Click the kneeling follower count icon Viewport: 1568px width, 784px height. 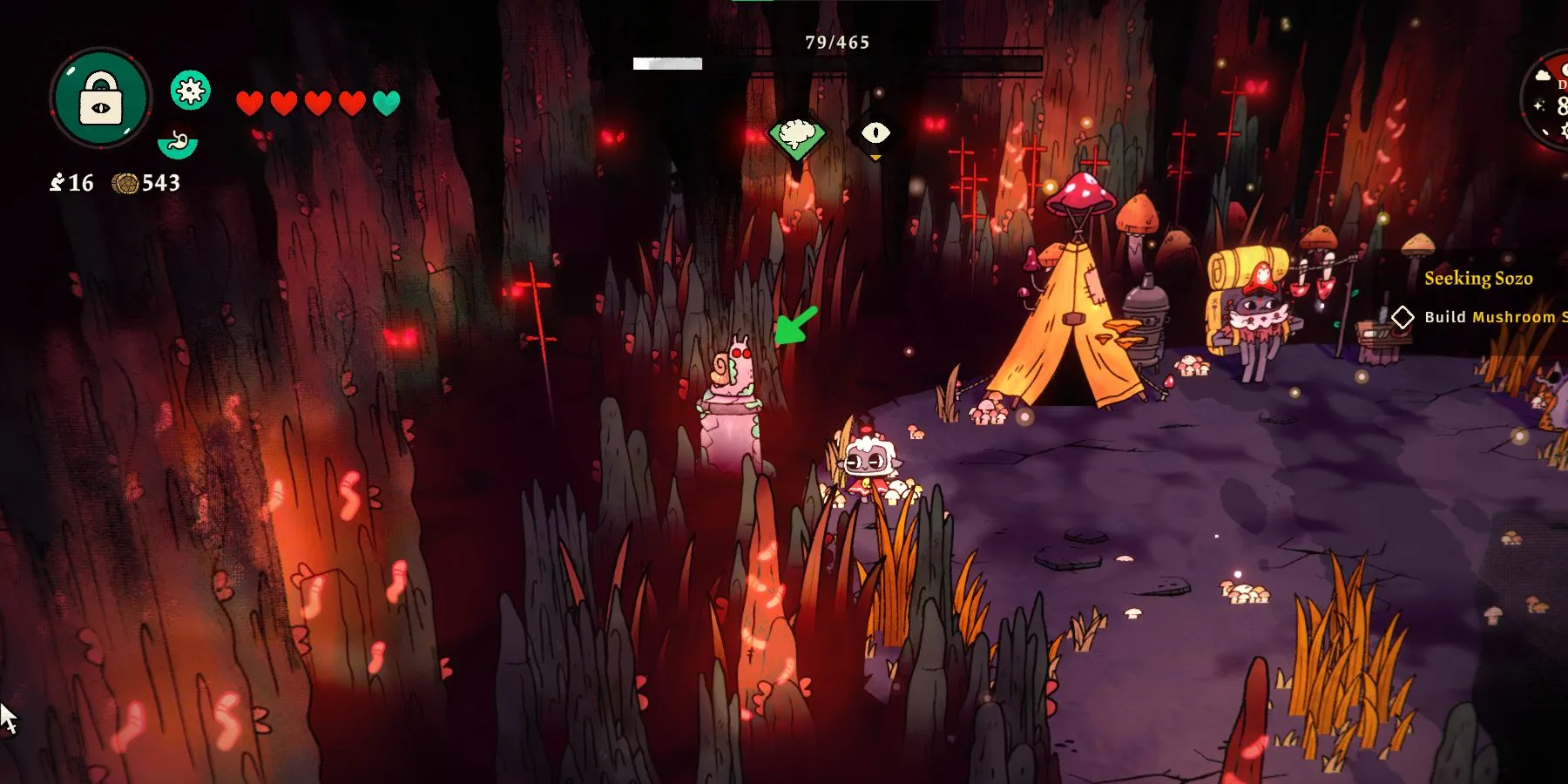(x=57, y=182)
